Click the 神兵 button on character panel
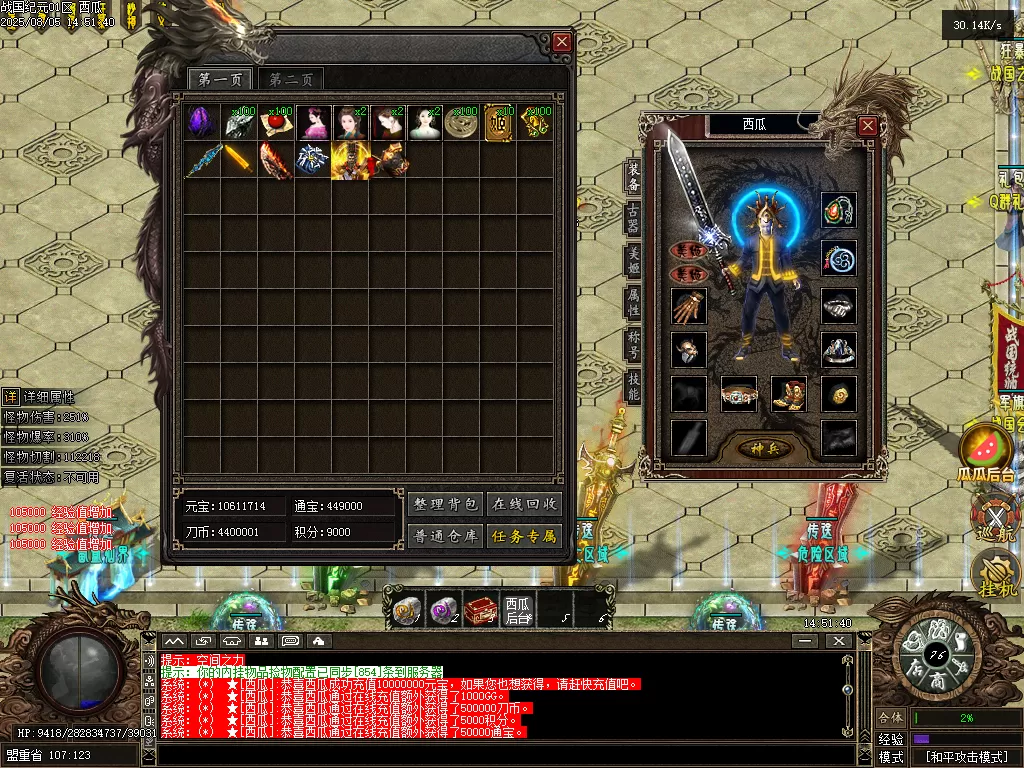1024x768 pixels. [764, 449]
